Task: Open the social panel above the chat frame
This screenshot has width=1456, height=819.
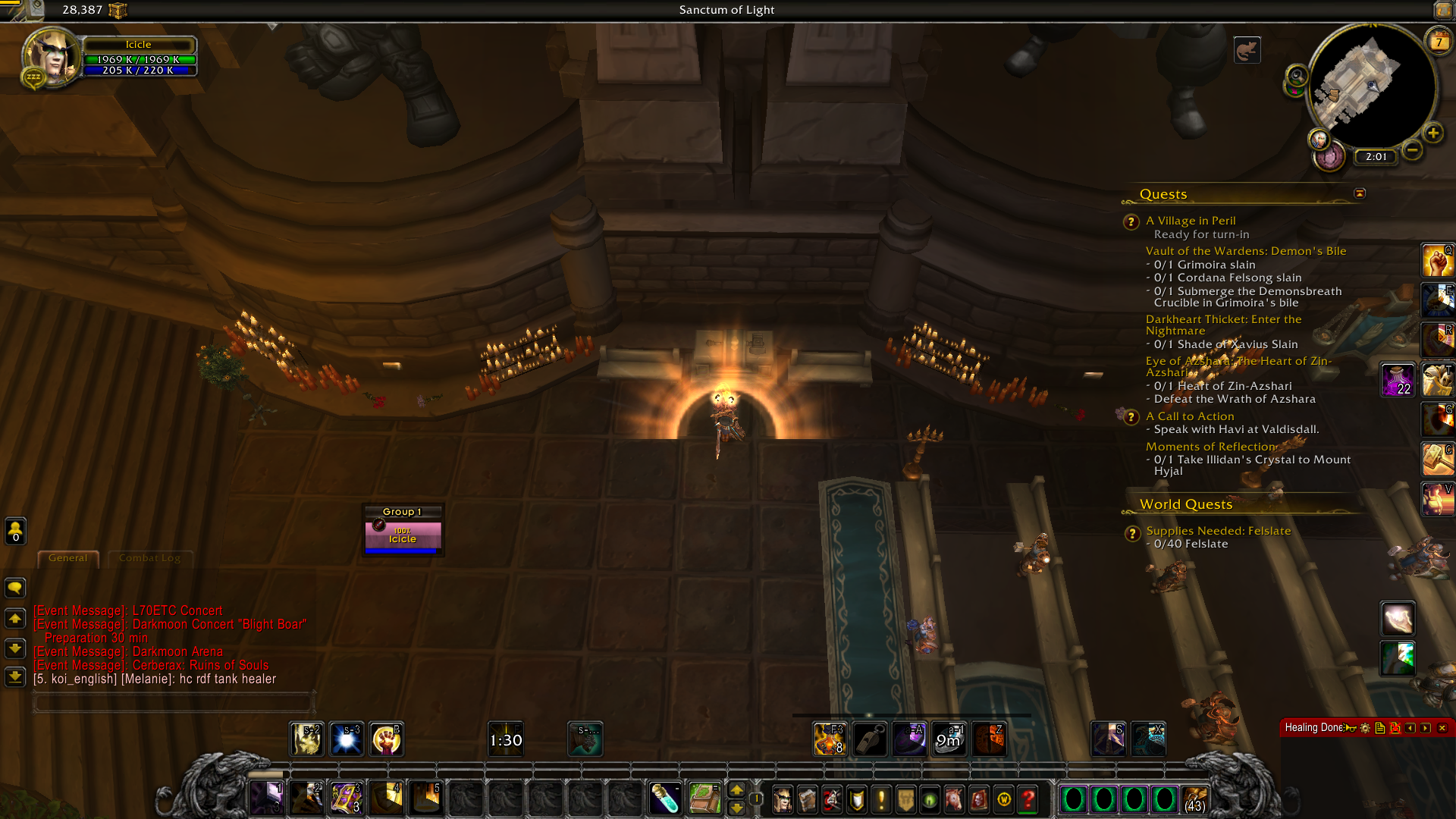Action: (x=14, y=532)
